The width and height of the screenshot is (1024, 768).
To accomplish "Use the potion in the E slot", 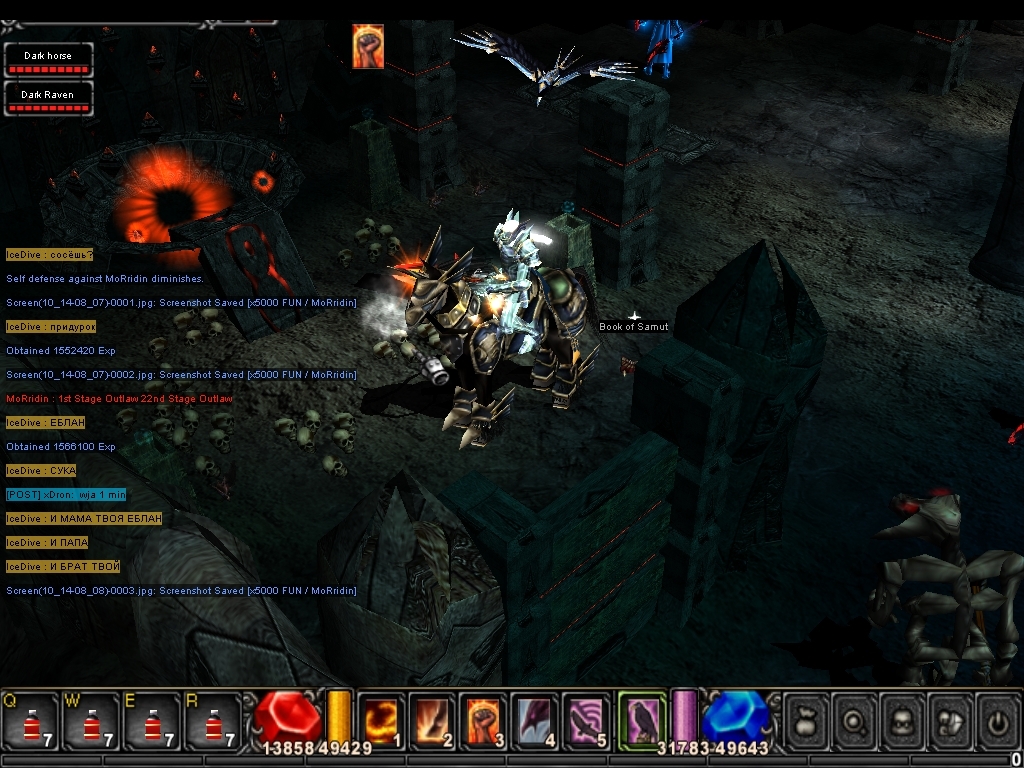I will [x=153, y=721].
